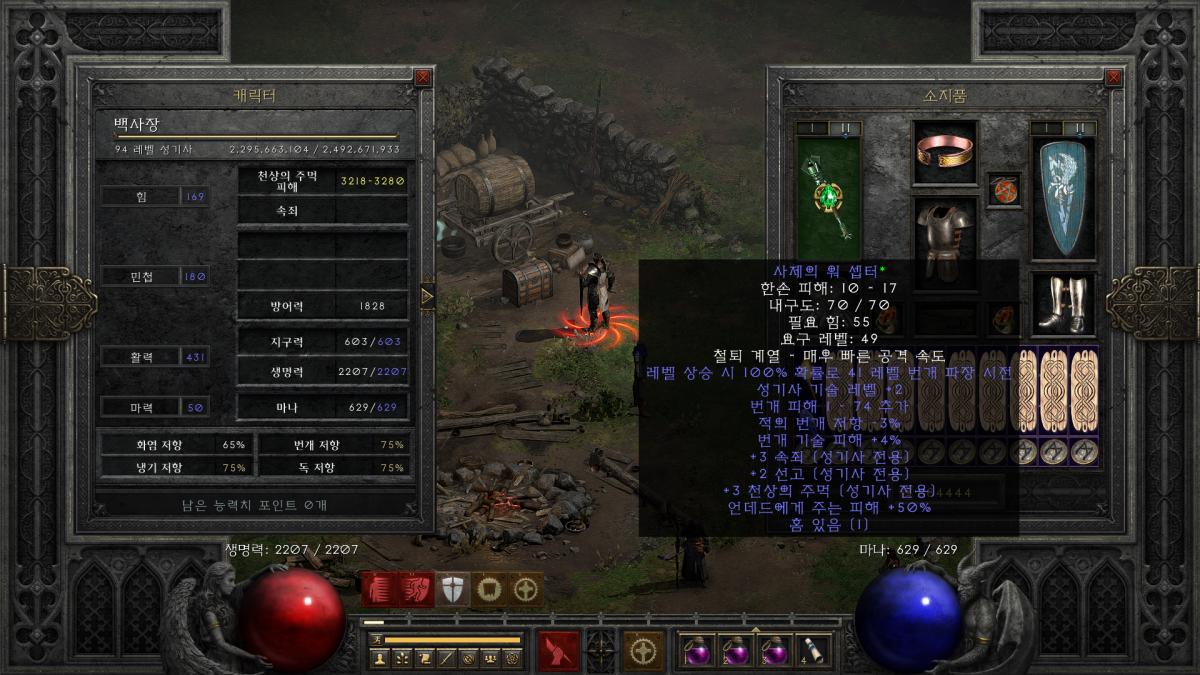
Task: Click the equipped silver boots slot
Action: 1063,304
